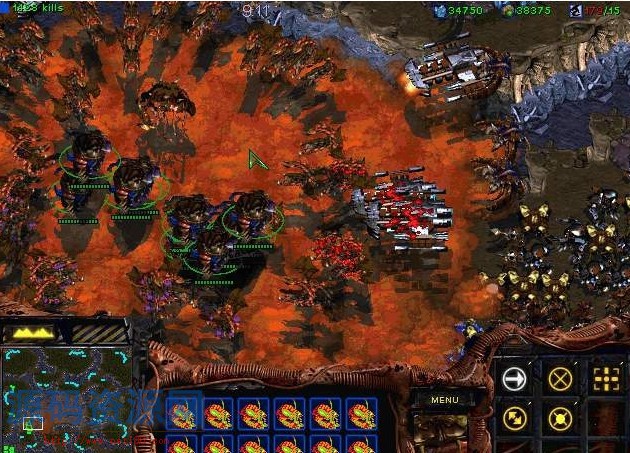
Task: Activate the Hold Position command icon
Action: coord(561,418)
